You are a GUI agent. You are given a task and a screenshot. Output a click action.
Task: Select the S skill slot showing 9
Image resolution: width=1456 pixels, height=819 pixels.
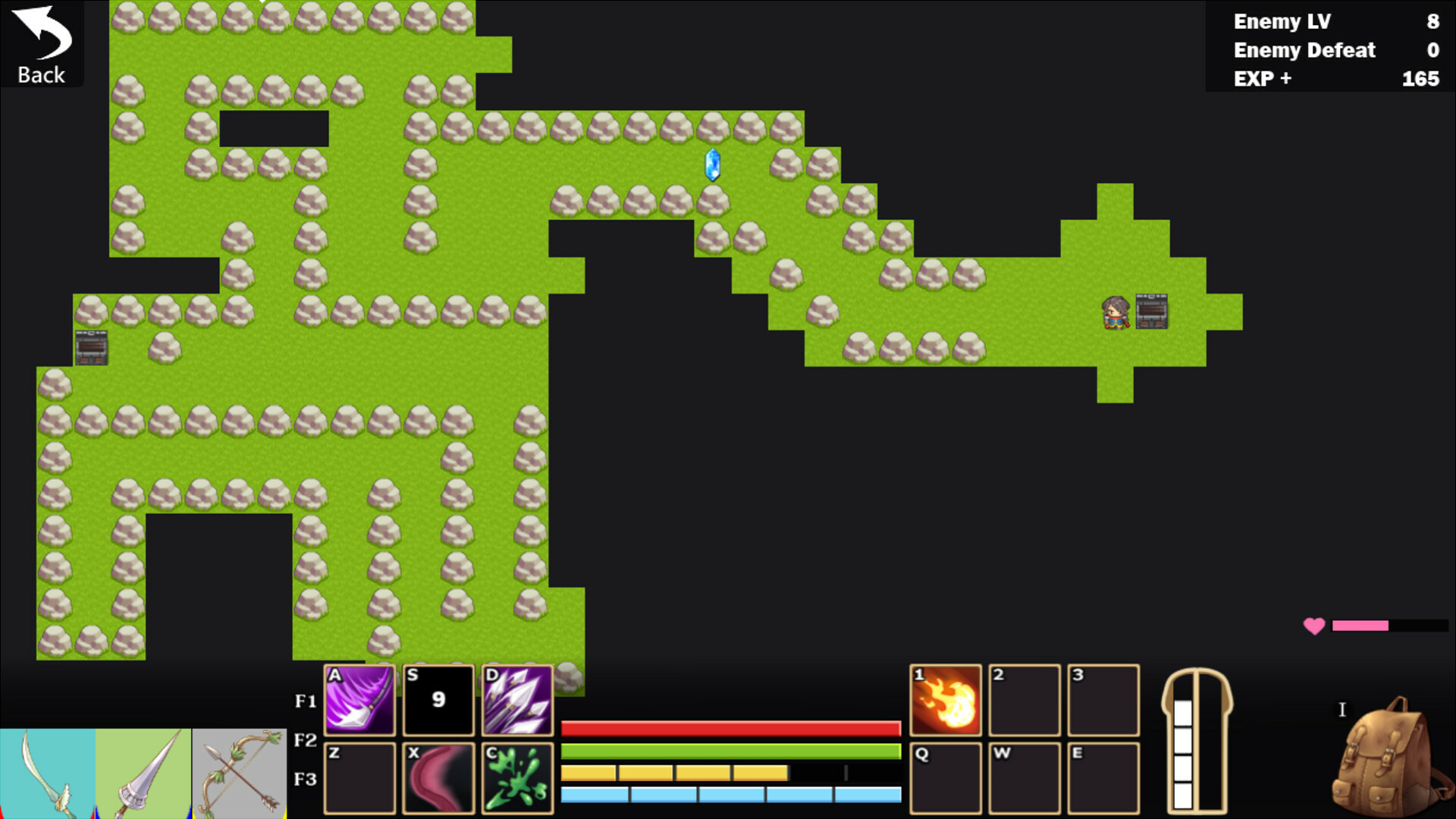click(x=438, y=700)
